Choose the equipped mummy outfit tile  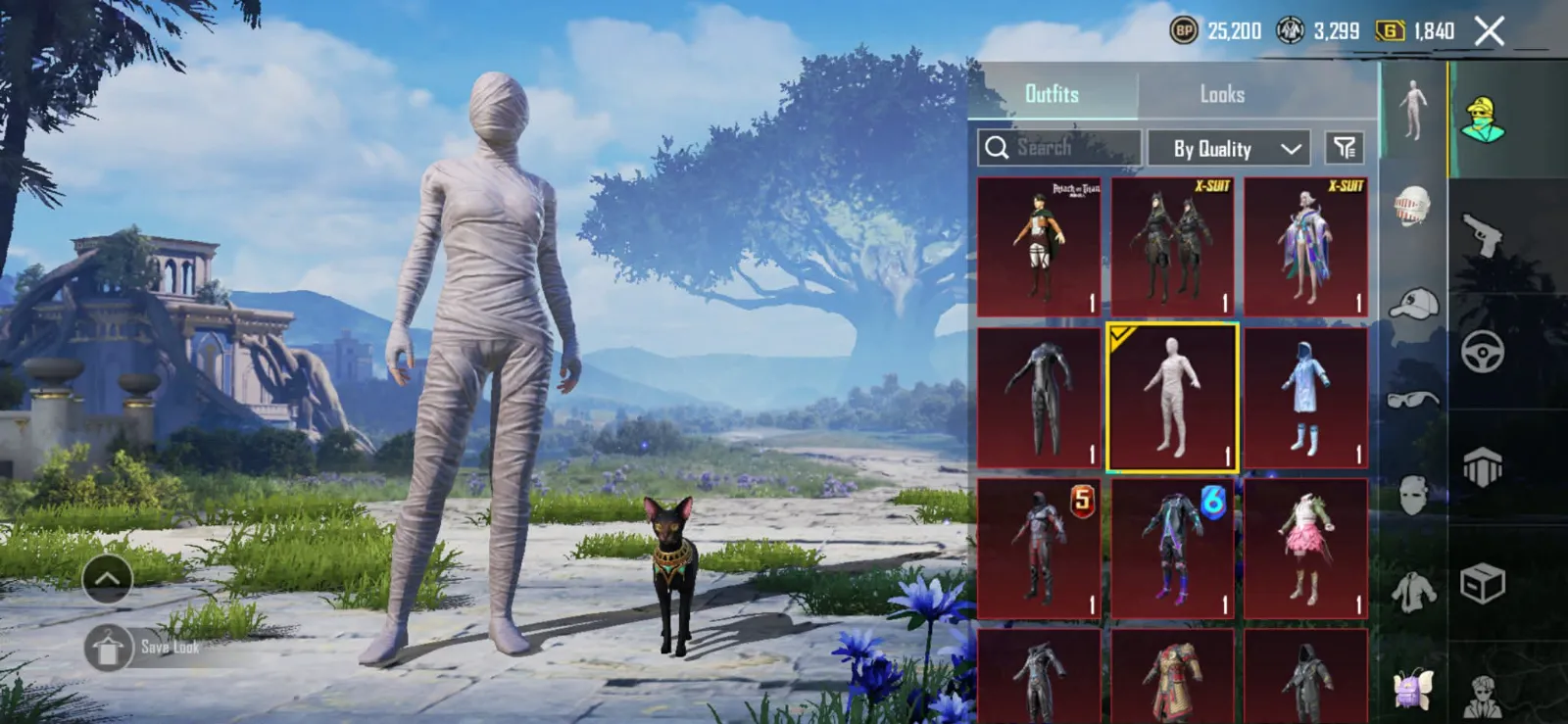[1172, 398]
